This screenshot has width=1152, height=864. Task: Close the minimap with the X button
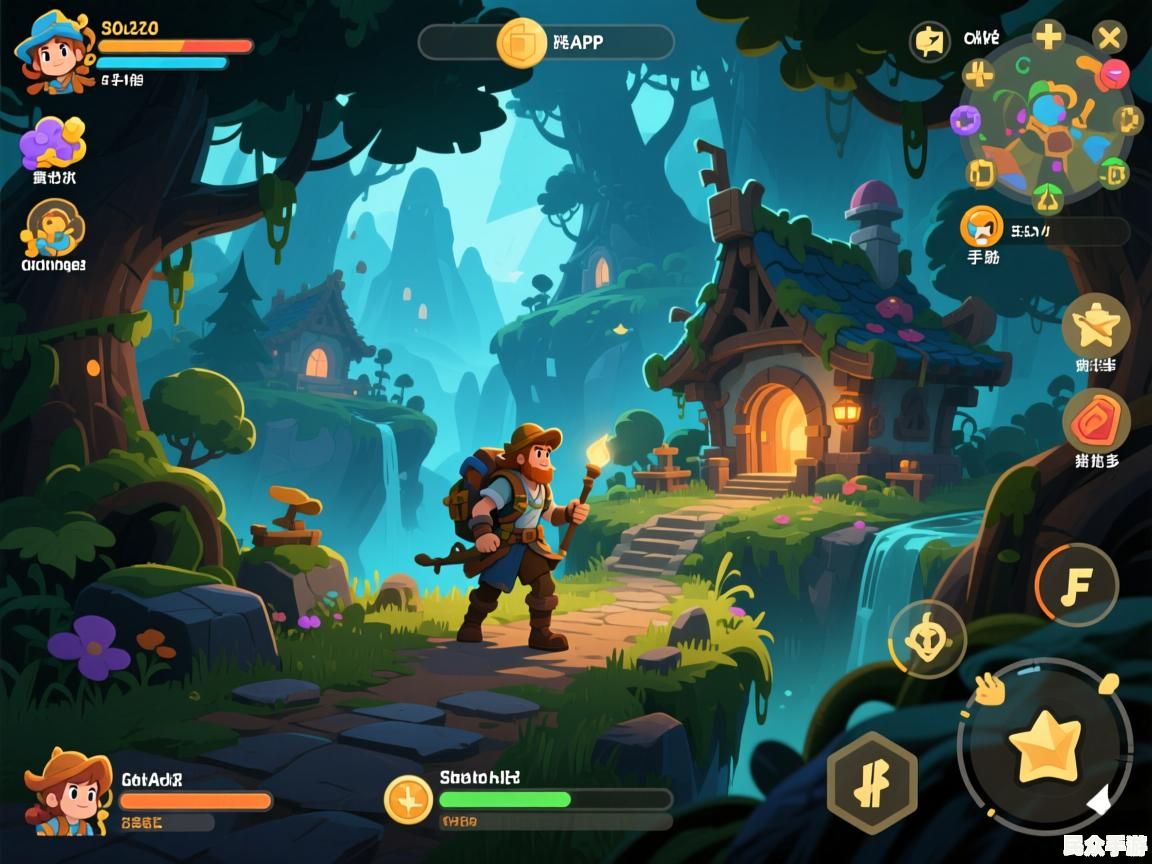1108,39
